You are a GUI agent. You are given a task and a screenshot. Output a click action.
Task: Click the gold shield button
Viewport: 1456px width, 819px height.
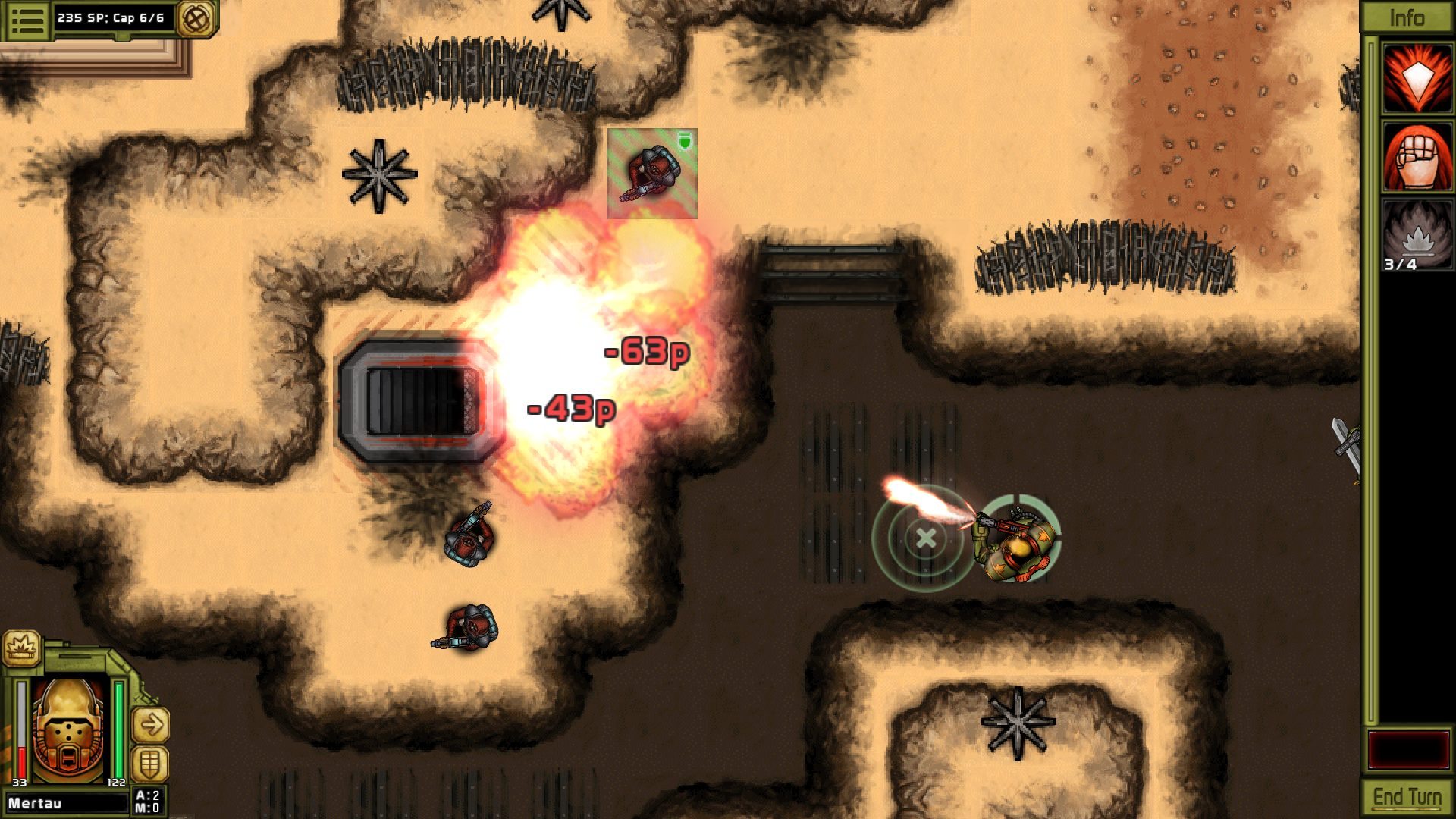[x=150, y=763]
